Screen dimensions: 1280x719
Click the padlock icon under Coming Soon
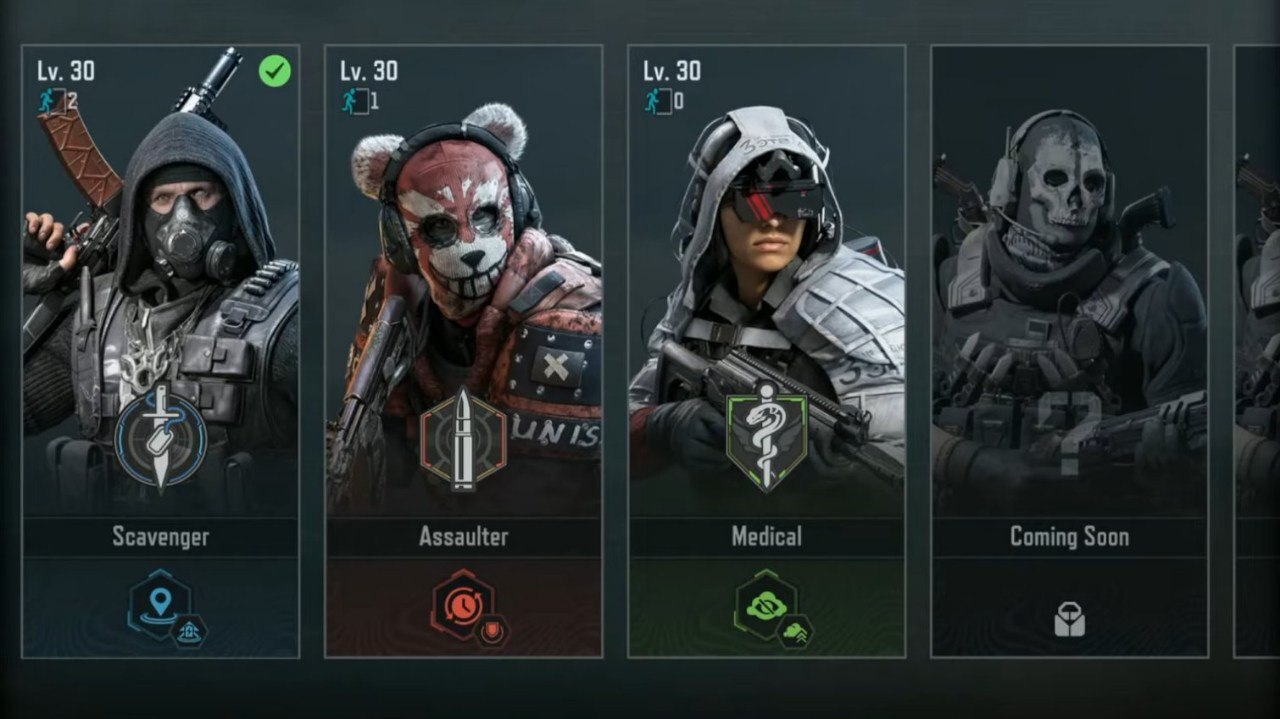[1069, 620]
